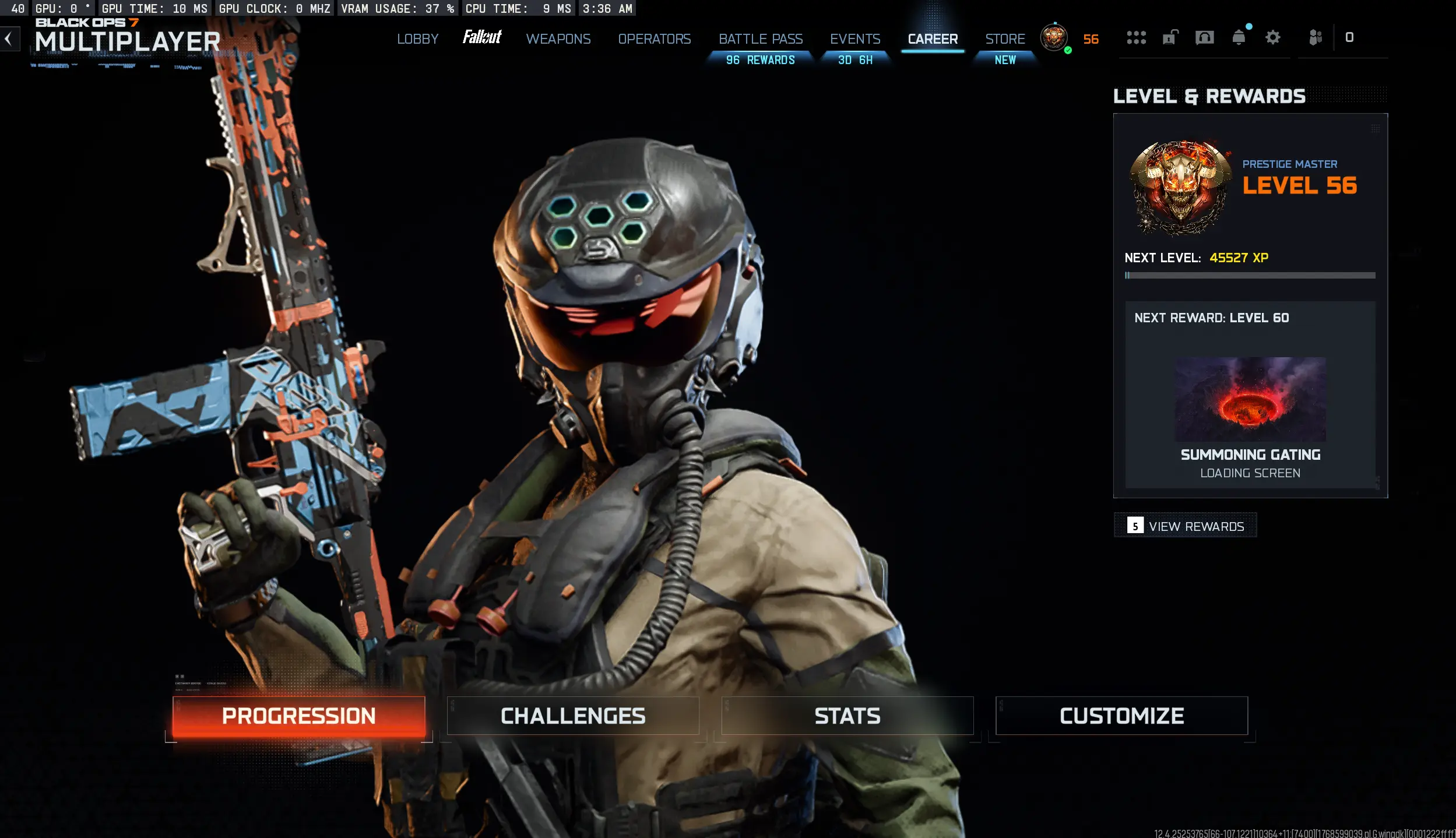Open the apps grid icon

[x=1135, y=37]
